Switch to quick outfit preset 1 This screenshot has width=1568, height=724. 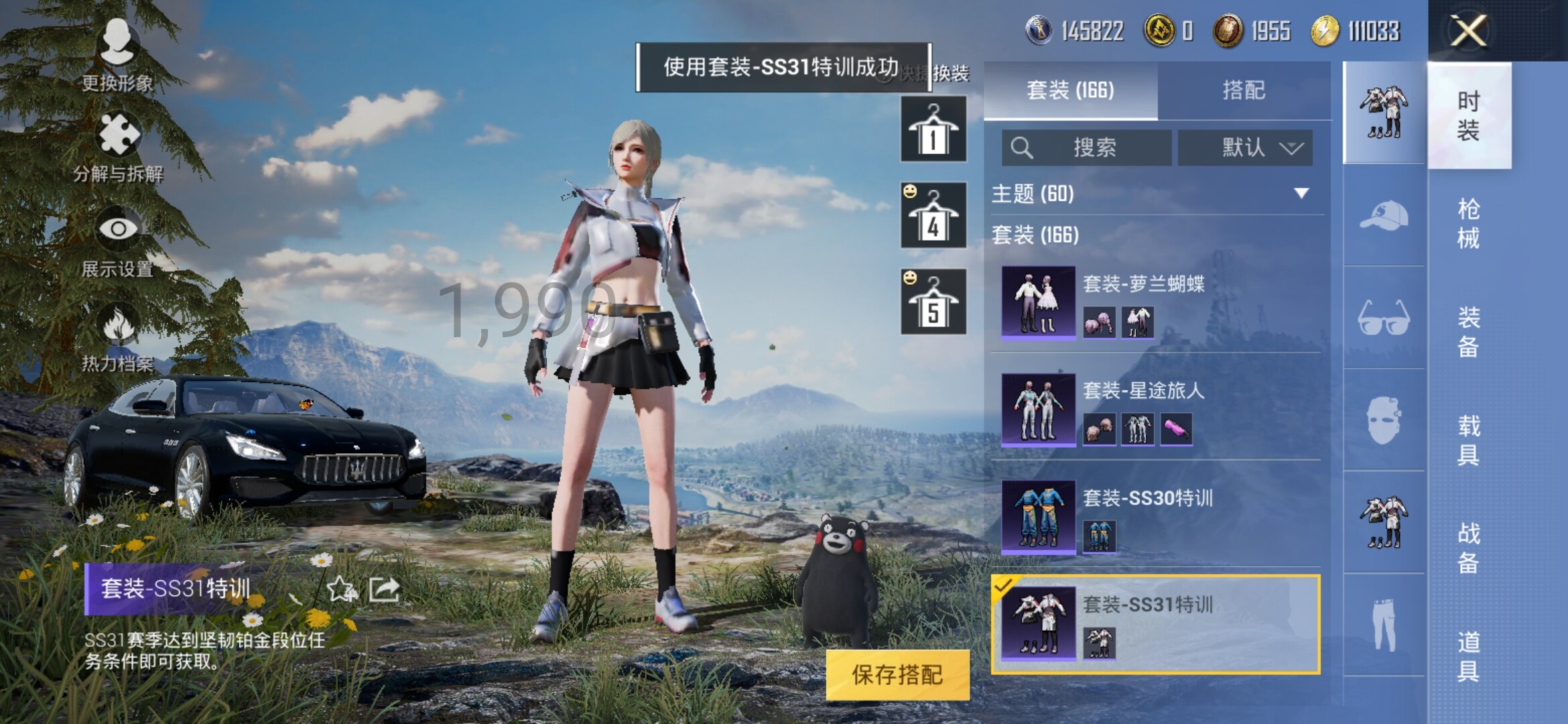pos(933,129)
